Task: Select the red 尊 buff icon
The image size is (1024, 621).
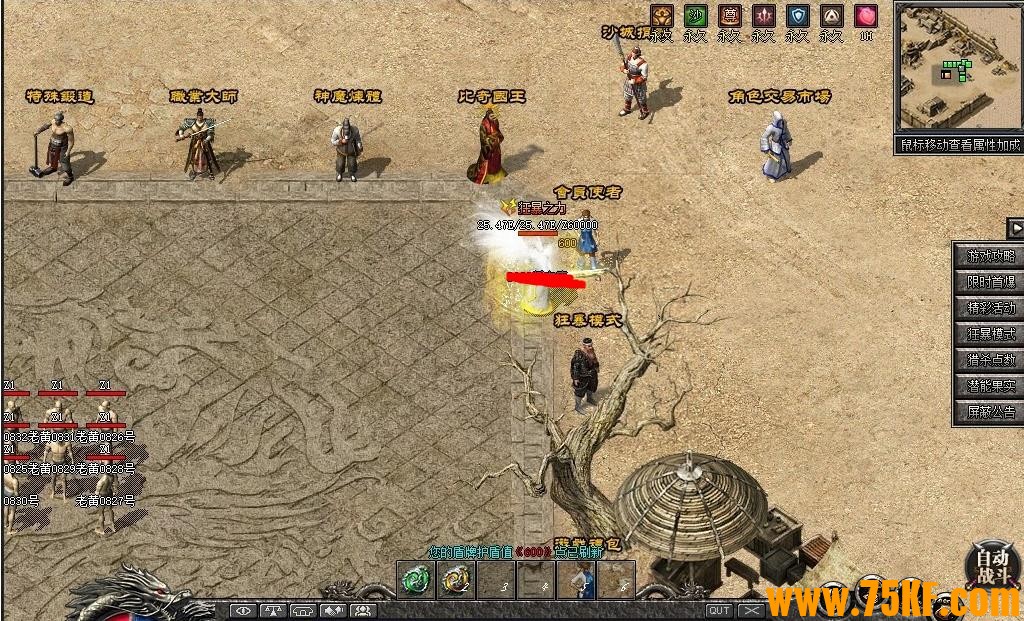Action: point(729,16)
